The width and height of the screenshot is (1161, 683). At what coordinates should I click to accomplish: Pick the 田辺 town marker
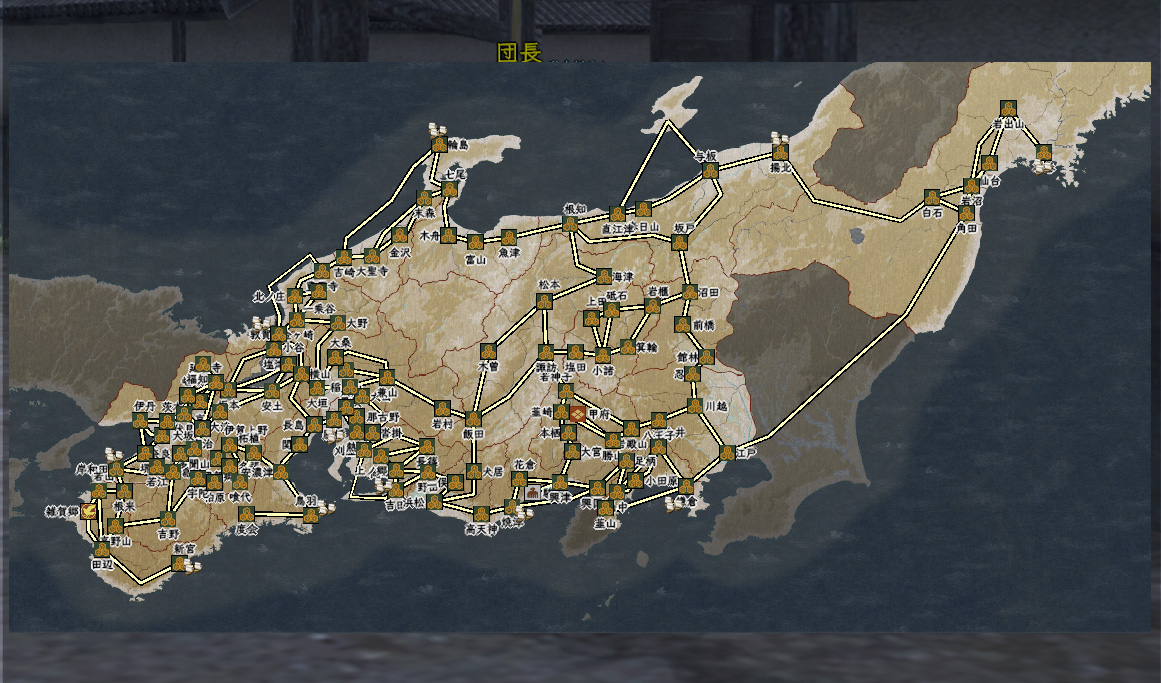pyautogui.click(x=102, y=549)
